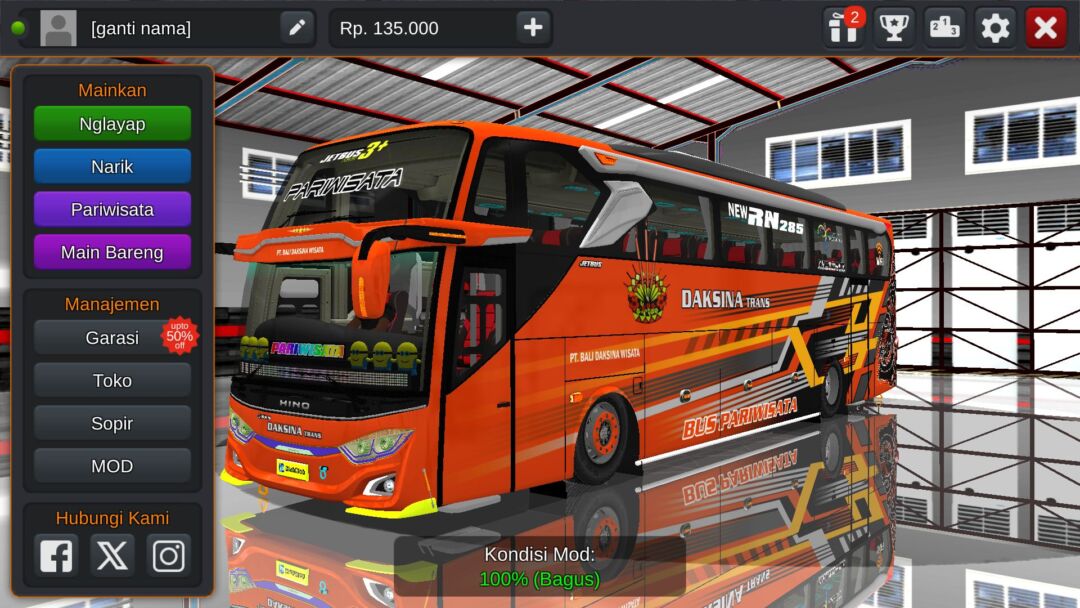
Task: Show the leaderboard podium rankings
Action: (x=944, y=28)
